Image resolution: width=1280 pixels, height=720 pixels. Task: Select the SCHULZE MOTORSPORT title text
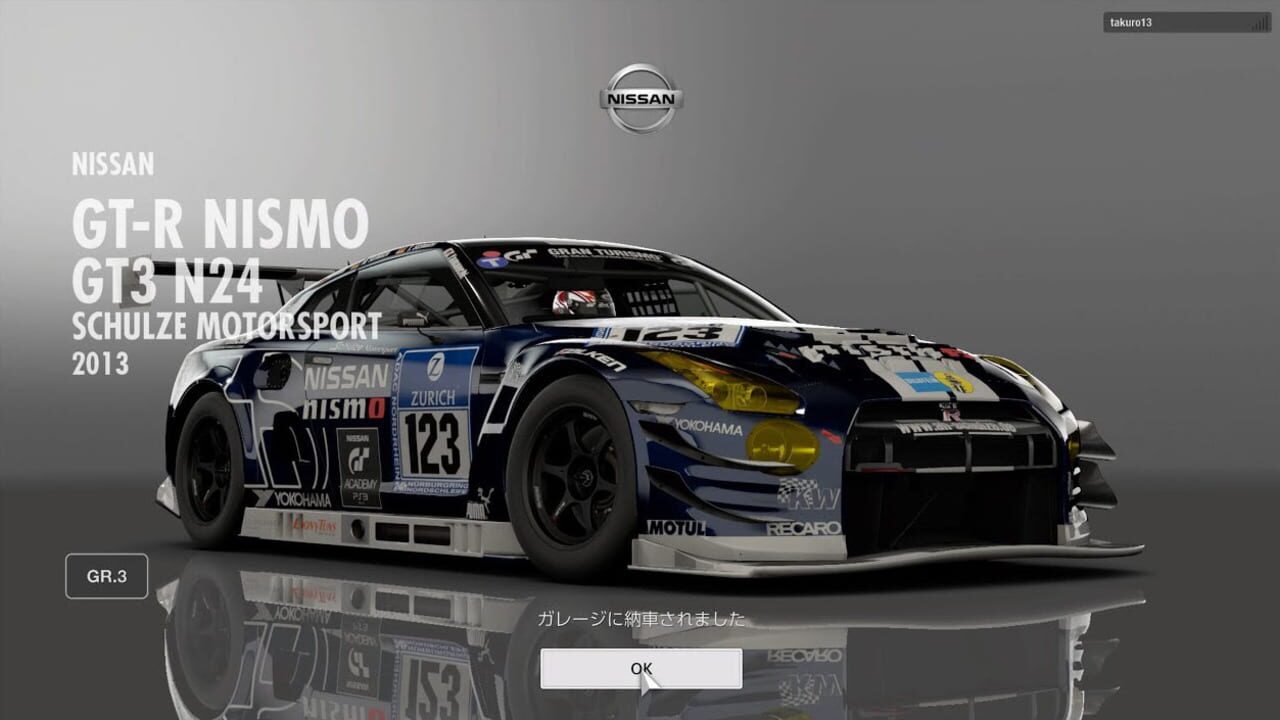click(230, 325)
